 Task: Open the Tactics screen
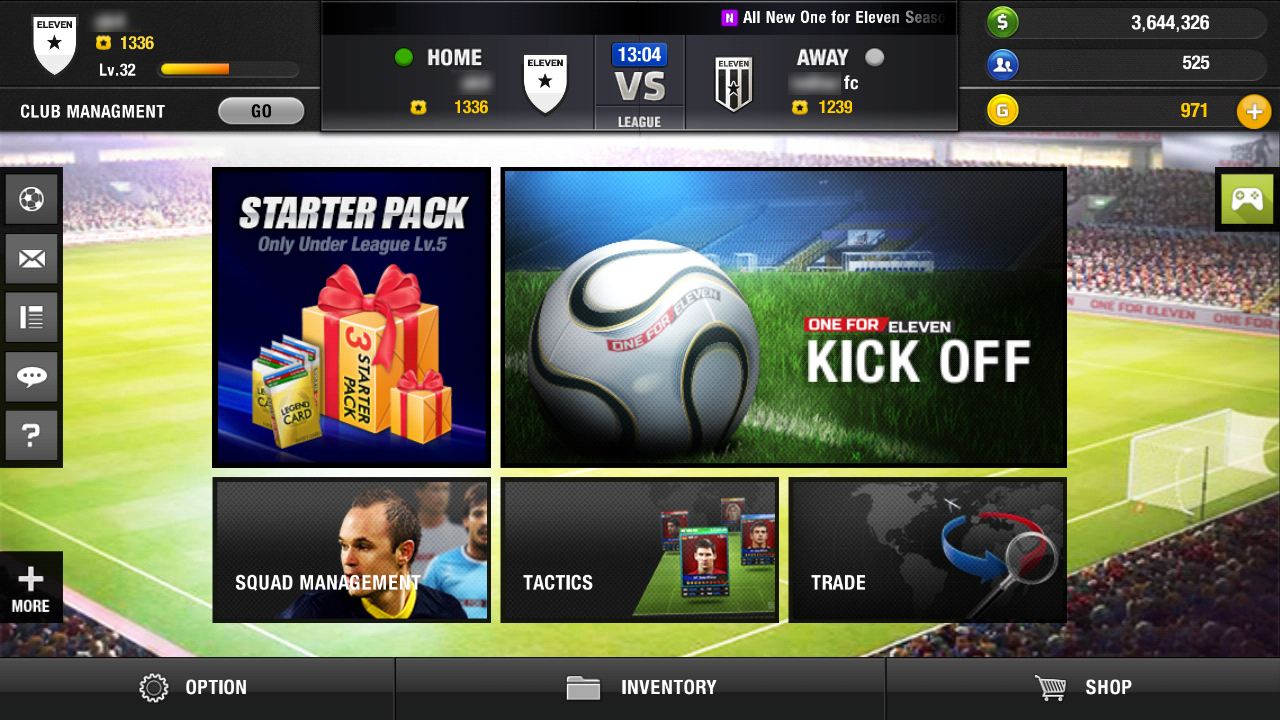click(x=639, y=550)
